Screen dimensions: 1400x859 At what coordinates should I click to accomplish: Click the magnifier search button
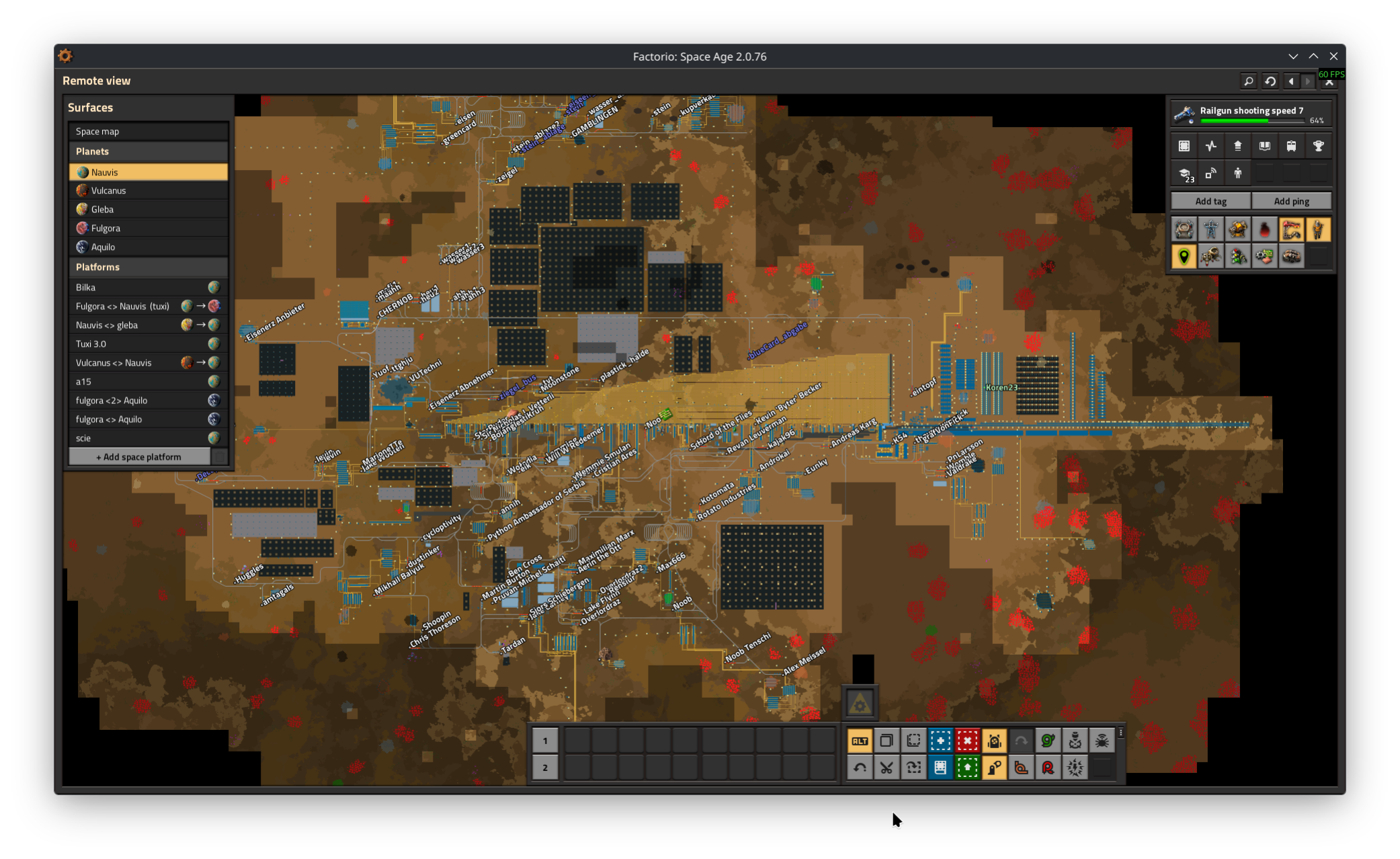1248,81
